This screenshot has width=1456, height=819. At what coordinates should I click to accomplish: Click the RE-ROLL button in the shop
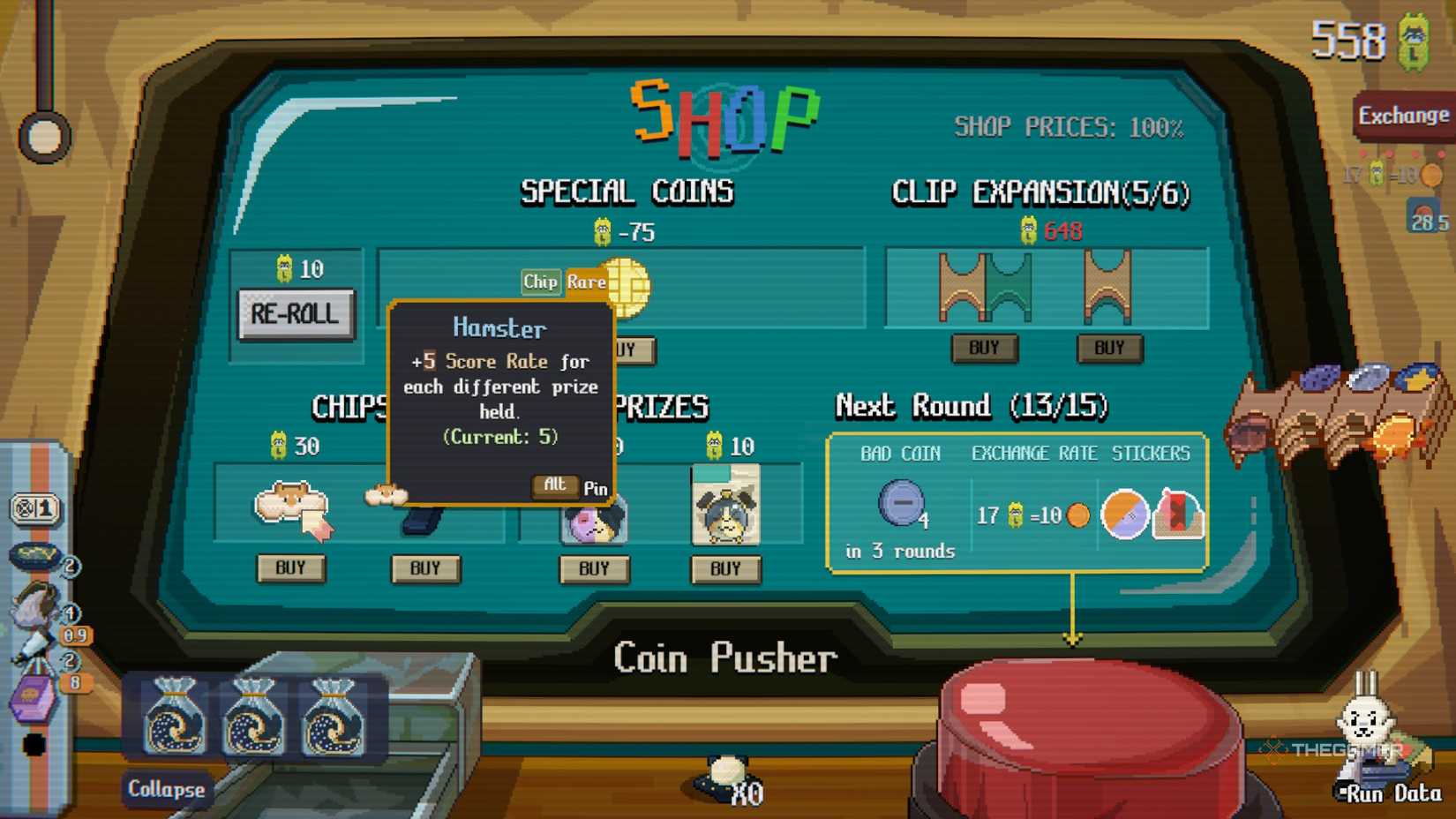[x=295, y=312]
